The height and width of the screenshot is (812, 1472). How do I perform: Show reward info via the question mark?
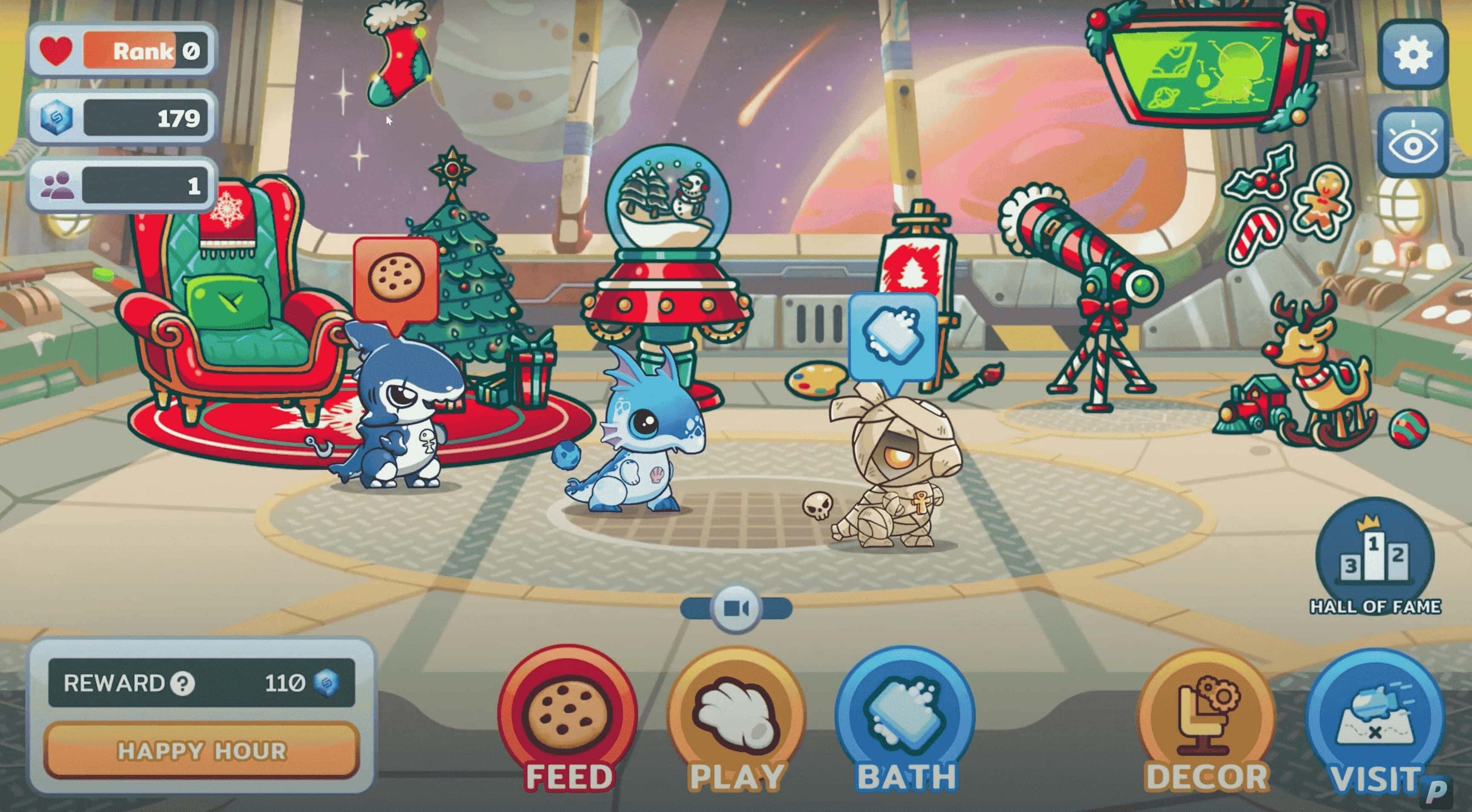pyautogui.click(x=183, y=683)
